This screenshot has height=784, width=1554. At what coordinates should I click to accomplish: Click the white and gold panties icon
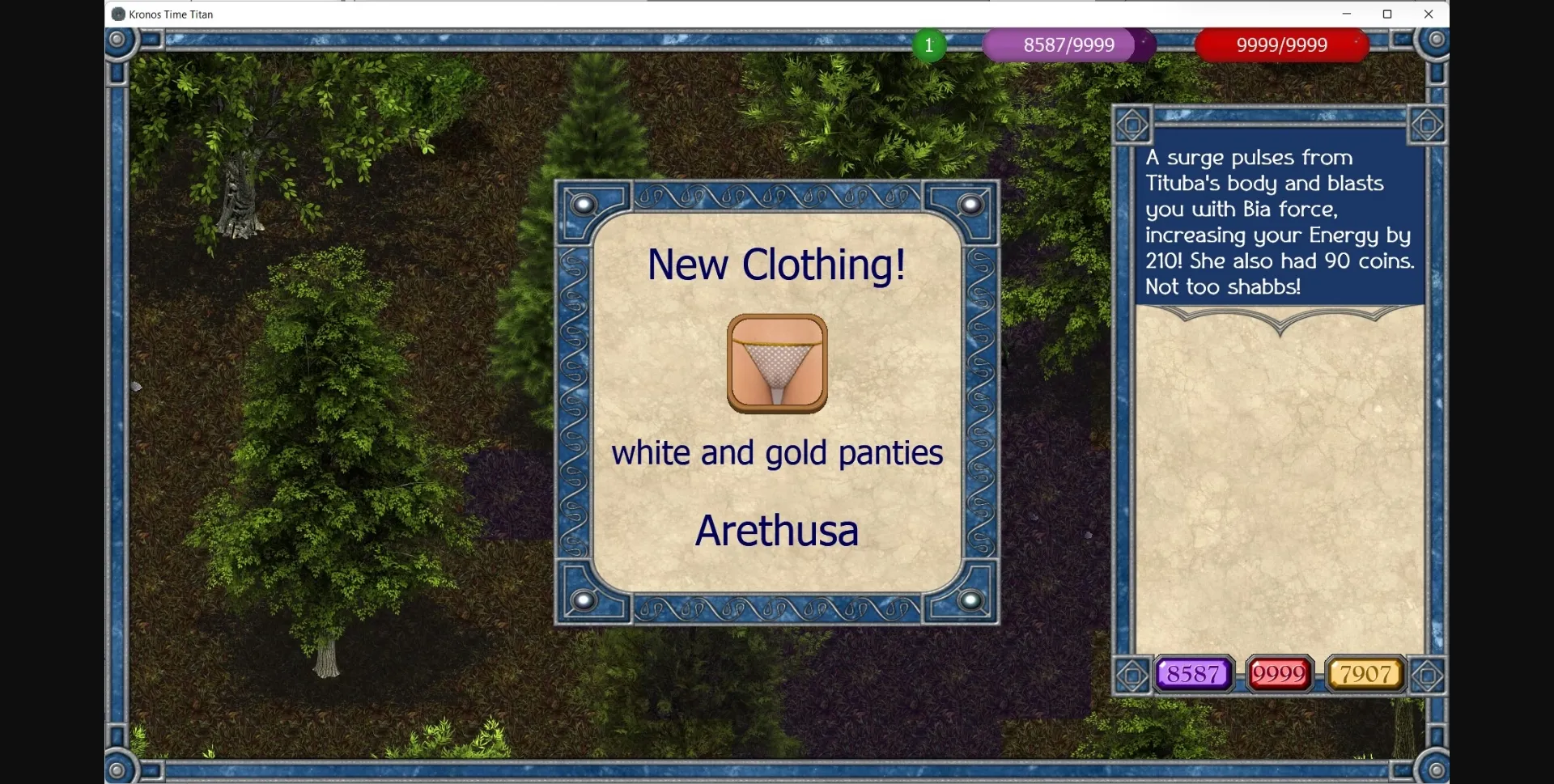click(x=777, y=364)
